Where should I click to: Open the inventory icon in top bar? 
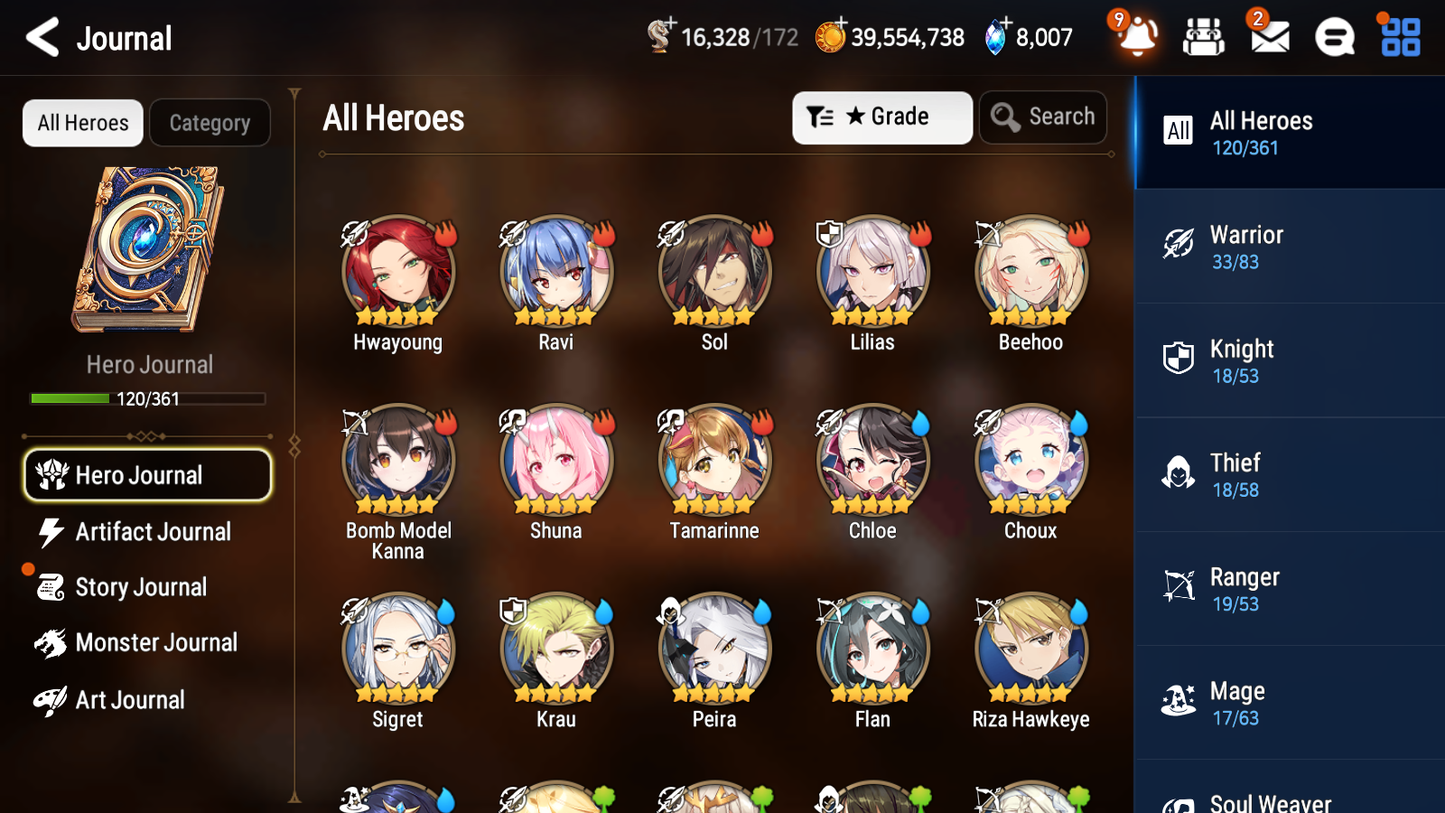(x=1202, y=36)
